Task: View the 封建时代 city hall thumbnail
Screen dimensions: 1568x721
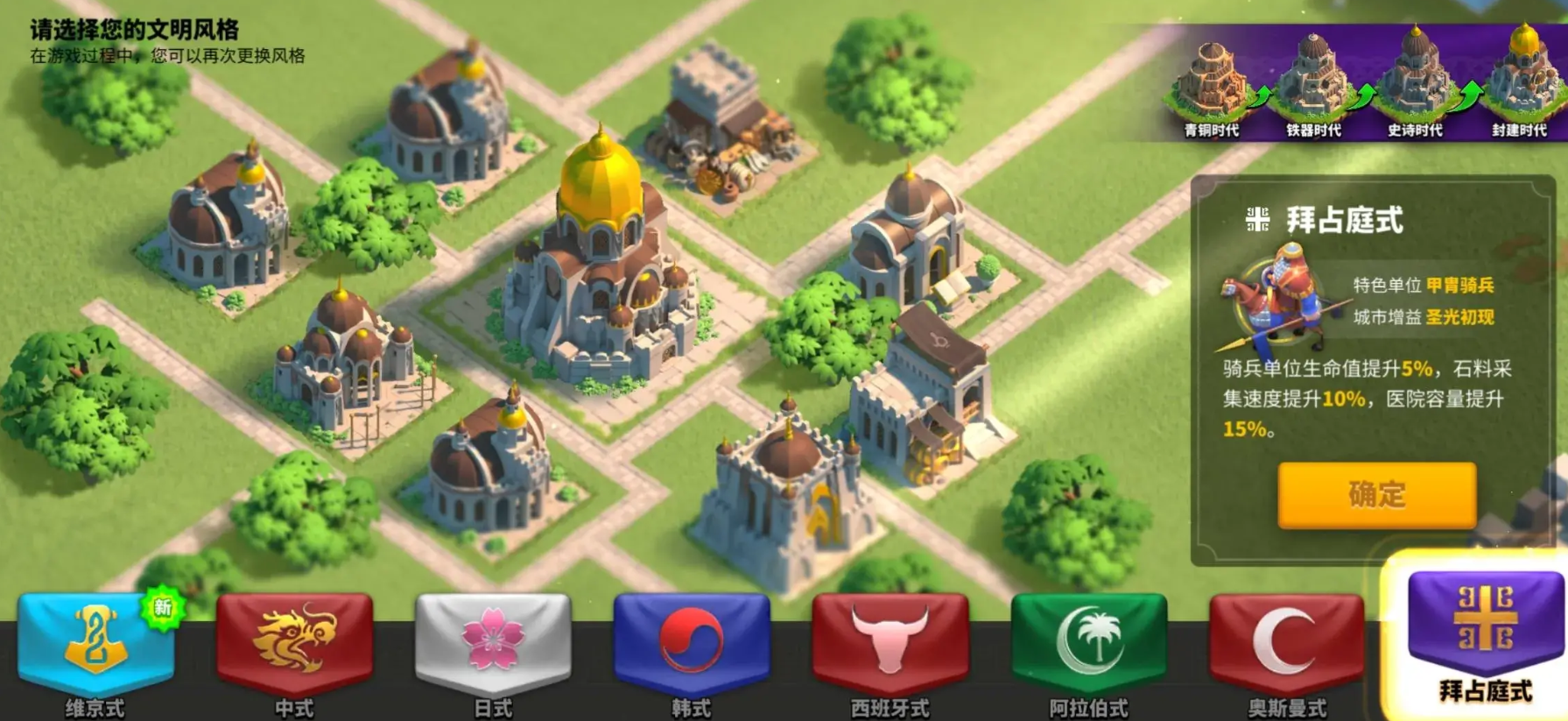Action: click(x=1519, y=83)
